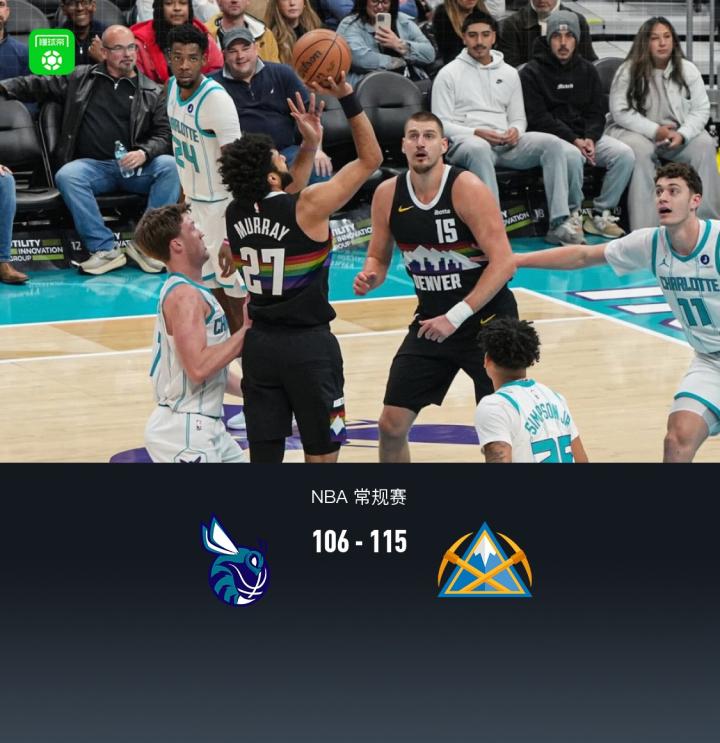Screen dimensions: 720x743
Task: Tap the Charlotte Hornets team logo
Action: [x=236, y=560]
